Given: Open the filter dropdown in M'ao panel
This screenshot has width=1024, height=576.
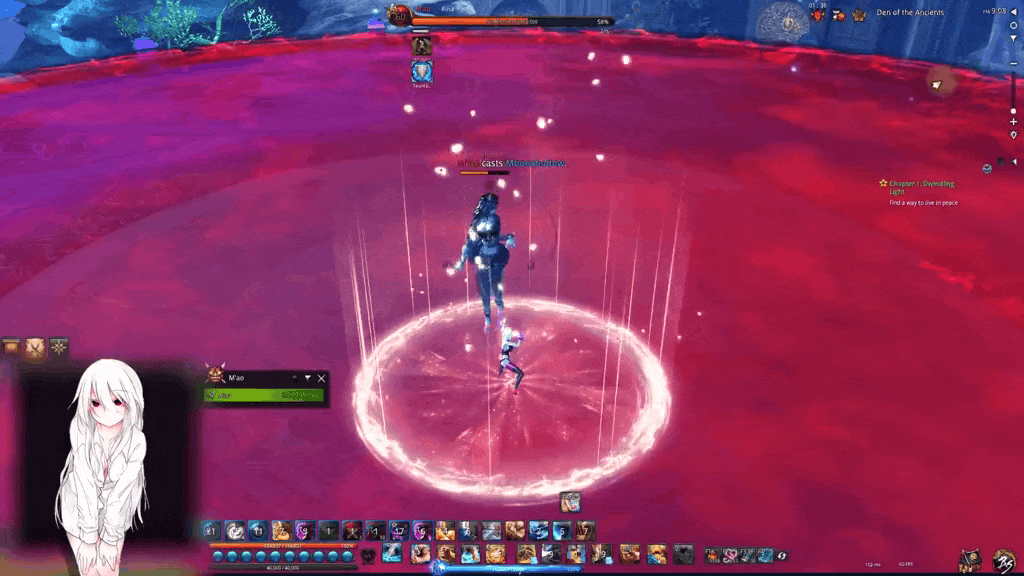Looking at the screenshot, I should [307, 378].
